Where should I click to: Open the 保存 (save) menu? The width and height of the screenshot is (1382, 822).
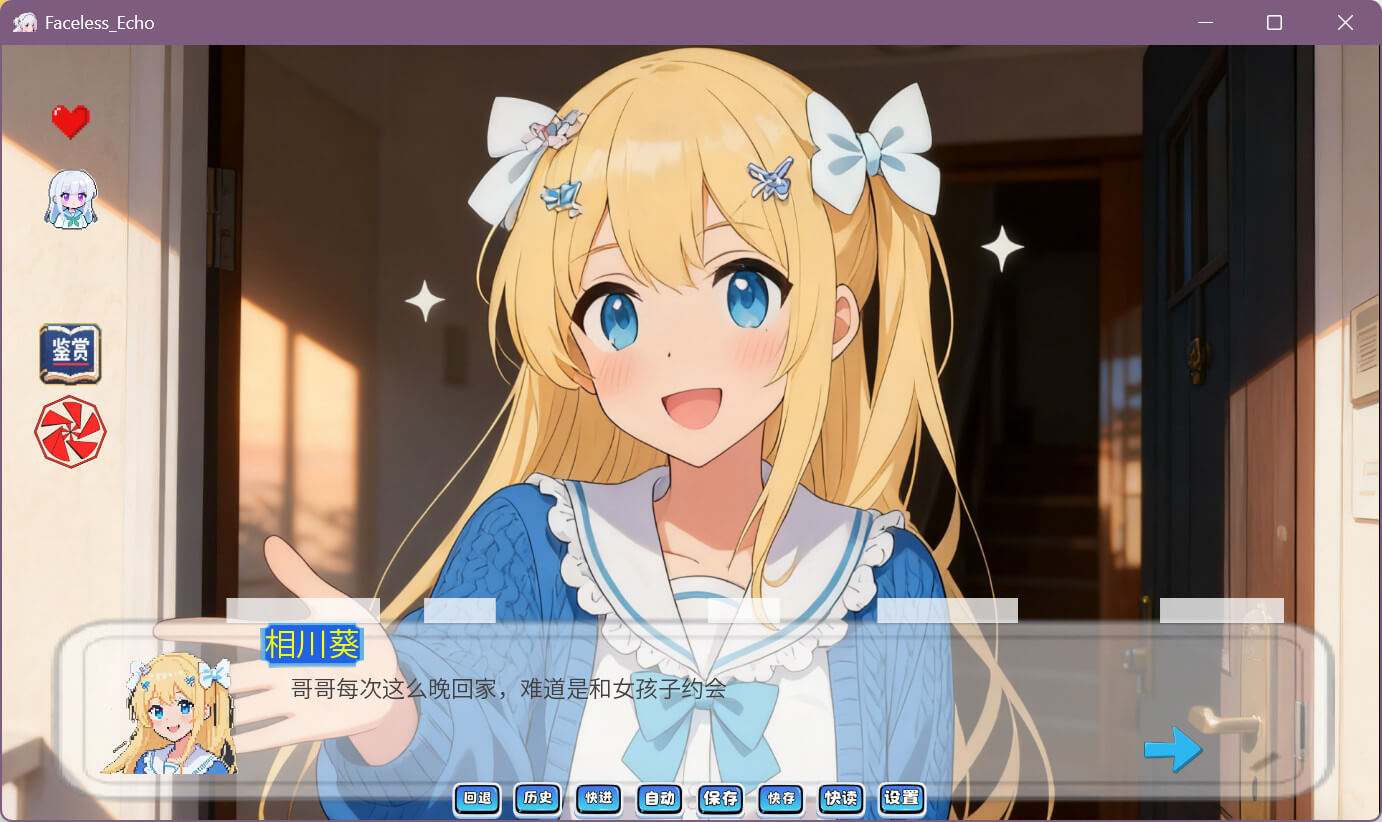pyautogui.click(x=721, y=798)
